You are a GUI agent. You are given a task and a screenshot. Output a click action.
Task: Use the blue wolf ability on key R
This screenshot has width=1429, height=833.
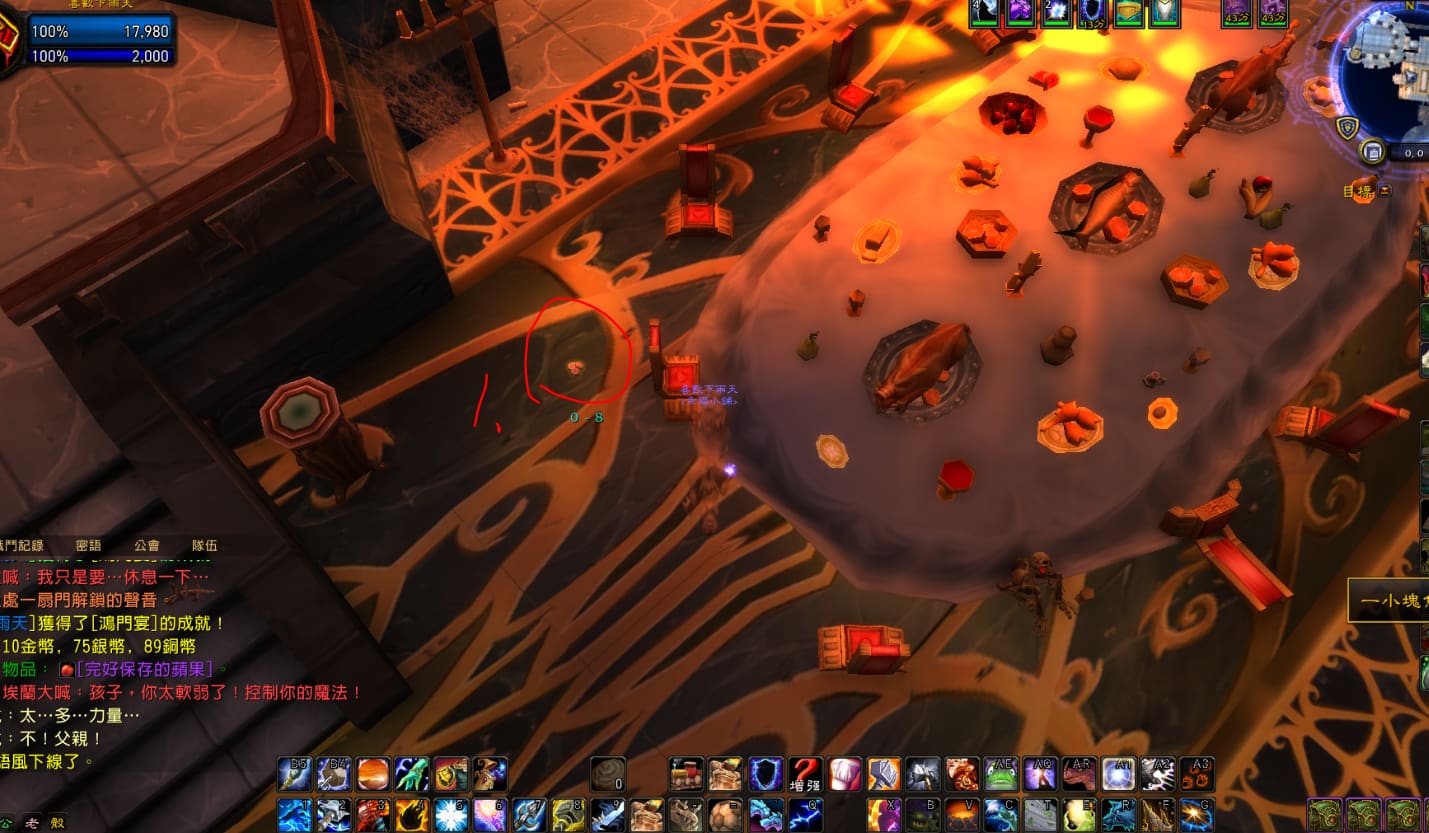pos(1118,815)
